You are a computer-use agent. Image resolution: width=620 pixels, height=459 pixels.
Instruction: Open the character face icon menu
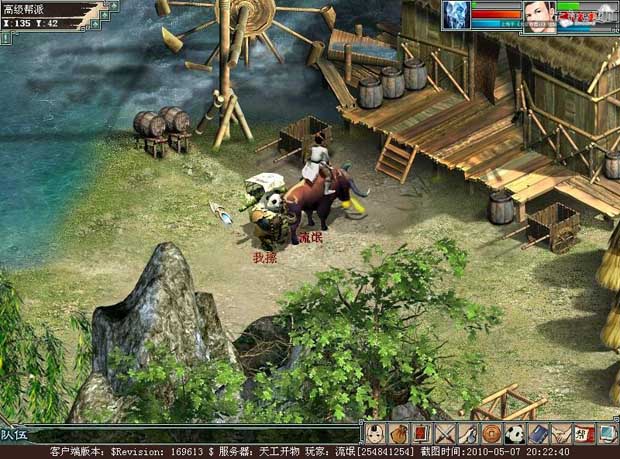[375, 433]
